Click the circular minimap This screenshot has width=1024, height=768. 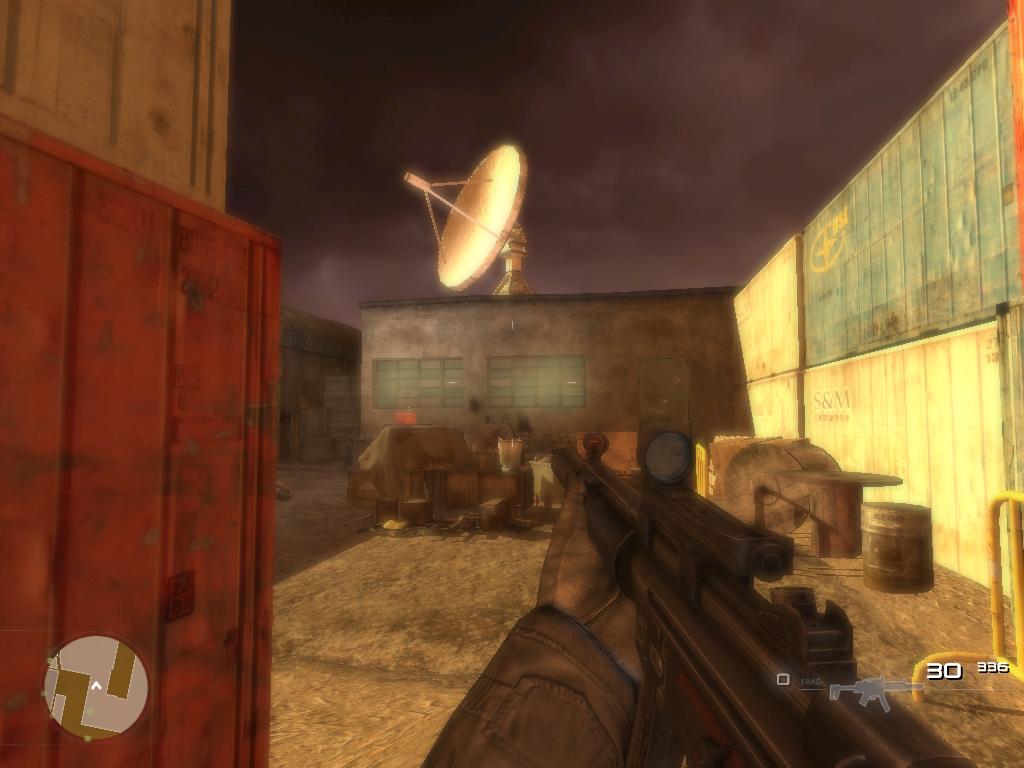[96, 687]
